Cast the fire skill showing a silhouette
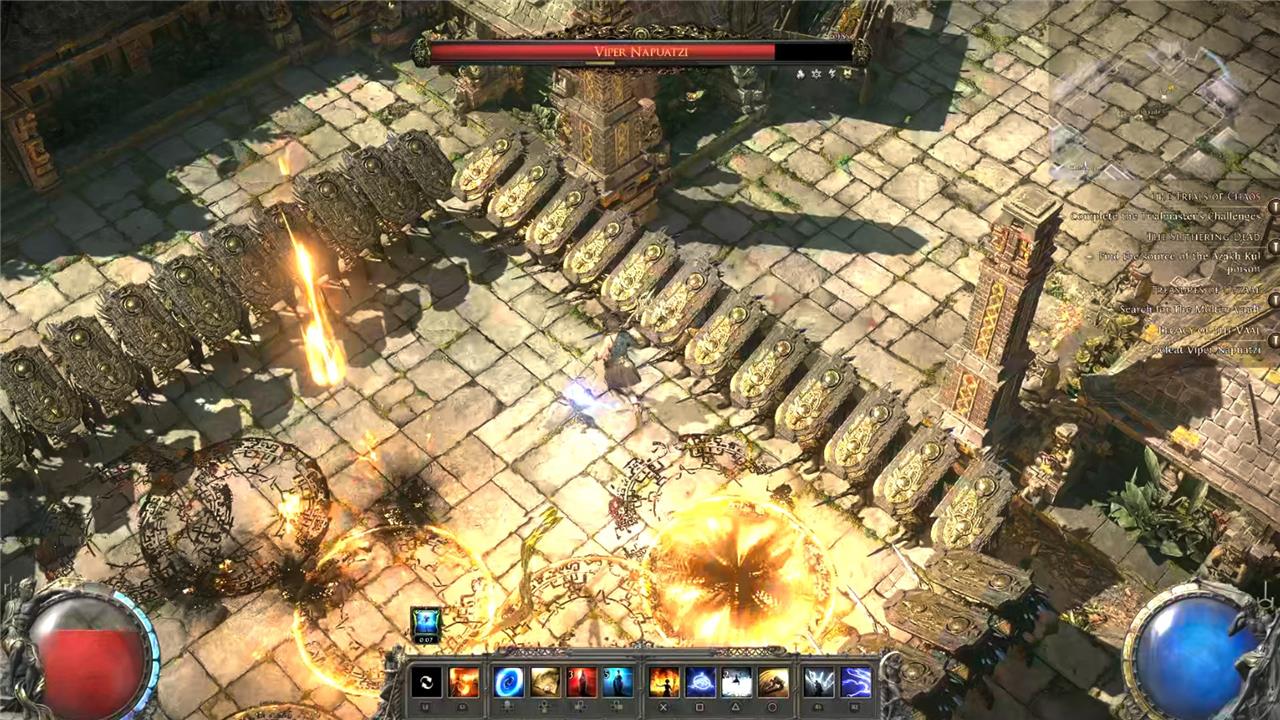Viewport: 1280px width, 720px height. [664, 682]
